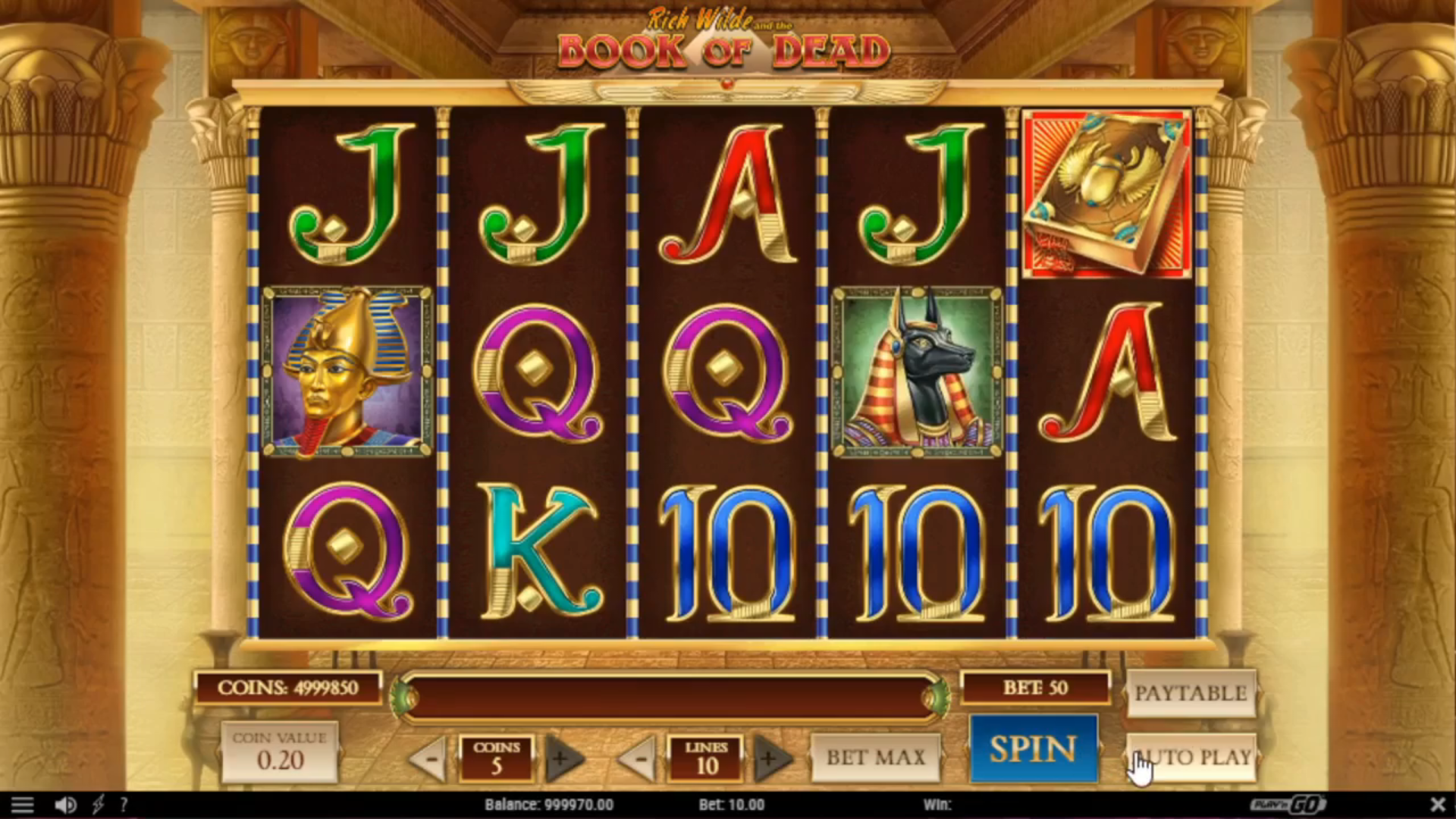Change the coin value of 0.20
Screen dimensions: 1456x819
280,751
